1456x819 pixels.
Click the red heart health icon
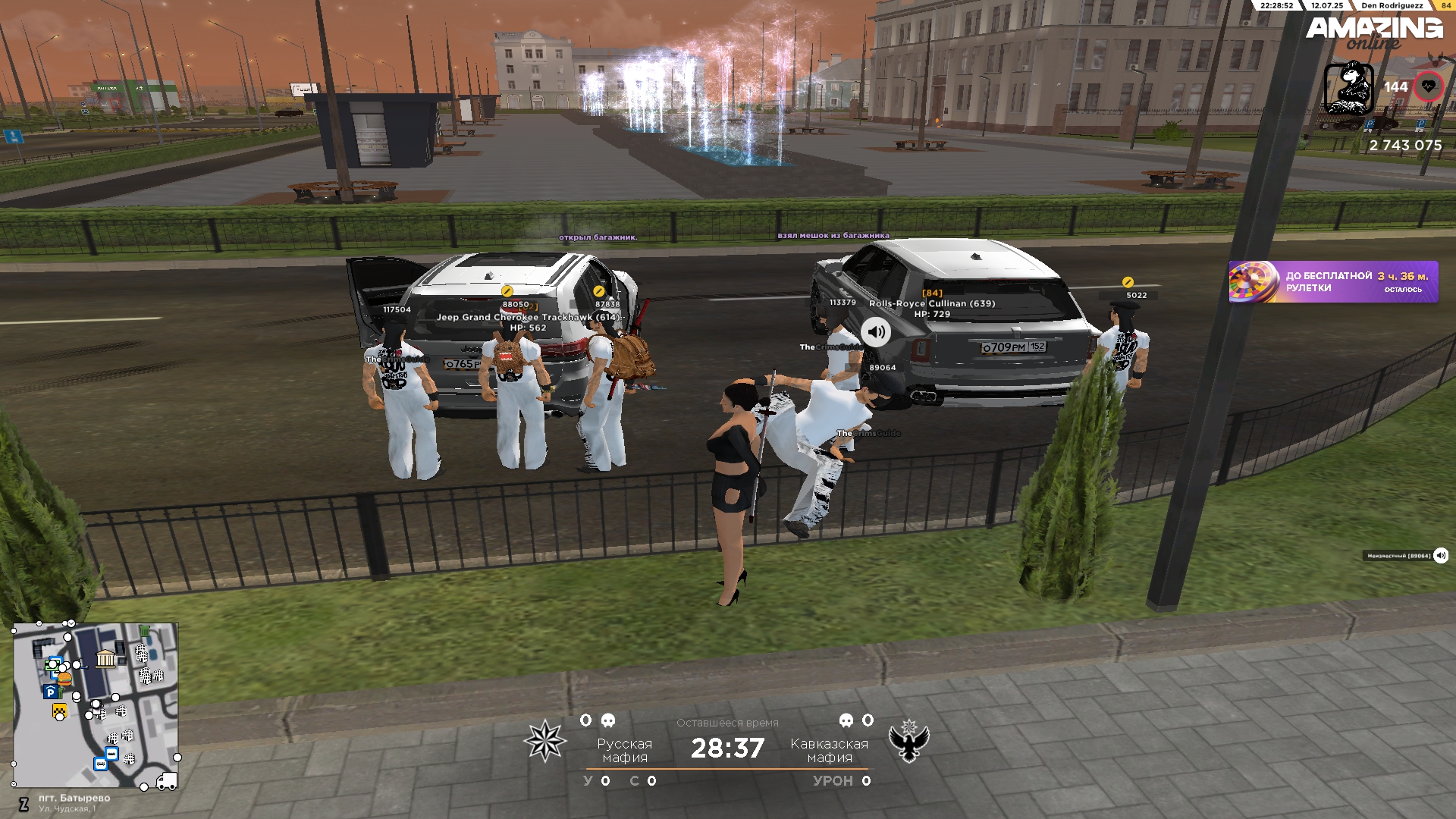1428,87
